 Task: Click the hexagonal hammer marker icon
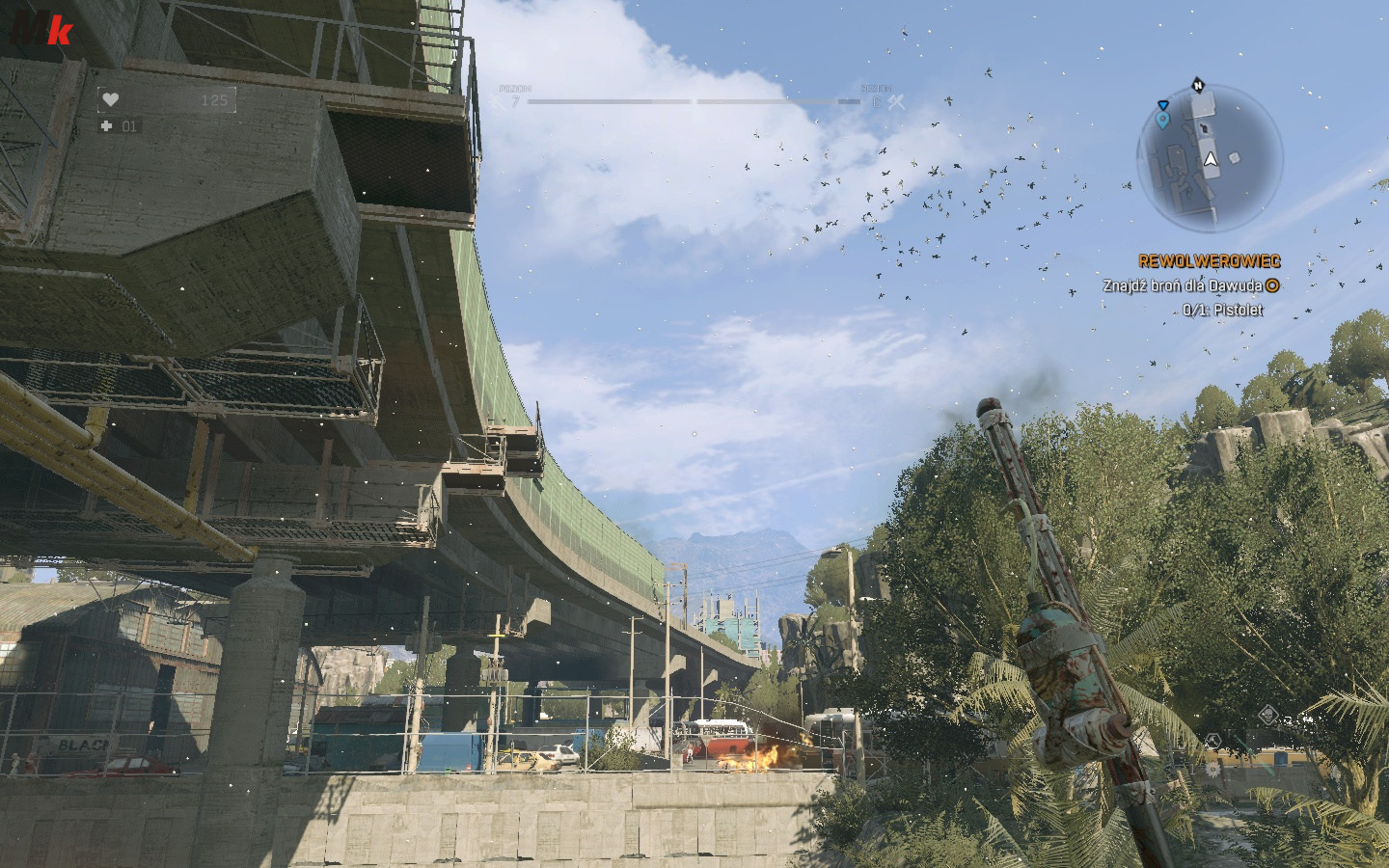(1213, 742)
